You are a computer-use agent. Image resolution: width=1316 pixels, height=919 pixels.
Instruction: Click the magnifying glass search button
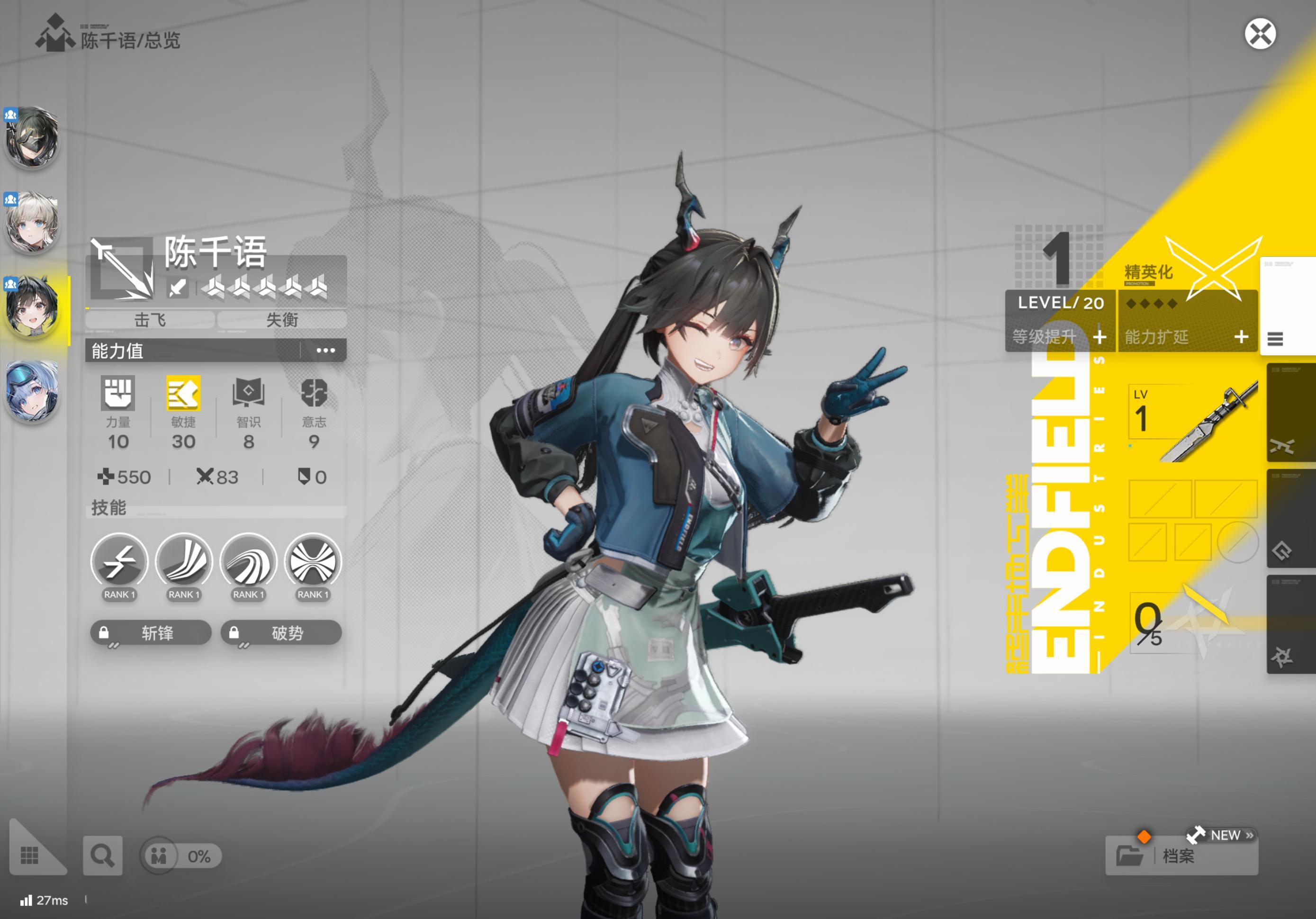[103, 856]
